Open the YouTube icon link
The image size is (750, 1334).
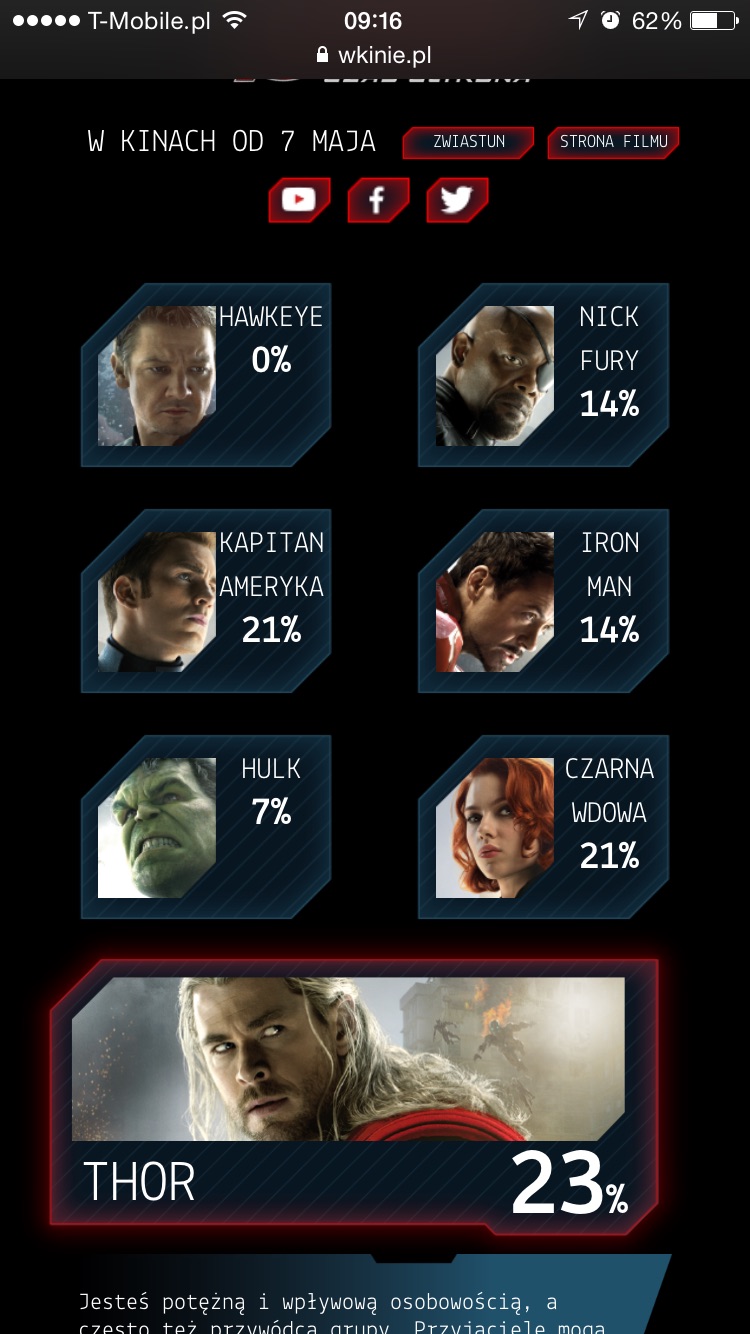[x=298, y=200]
